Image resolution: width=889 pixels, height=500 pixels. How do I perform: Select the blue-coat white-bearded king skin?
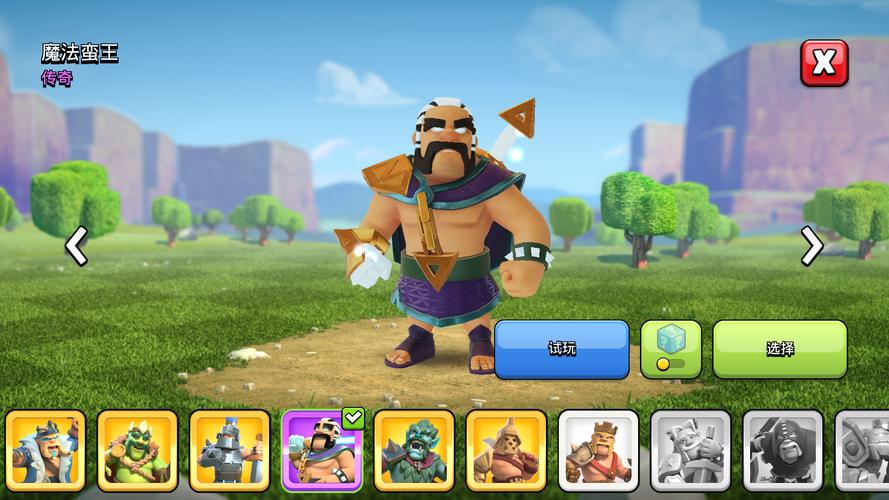click(45, 450)
